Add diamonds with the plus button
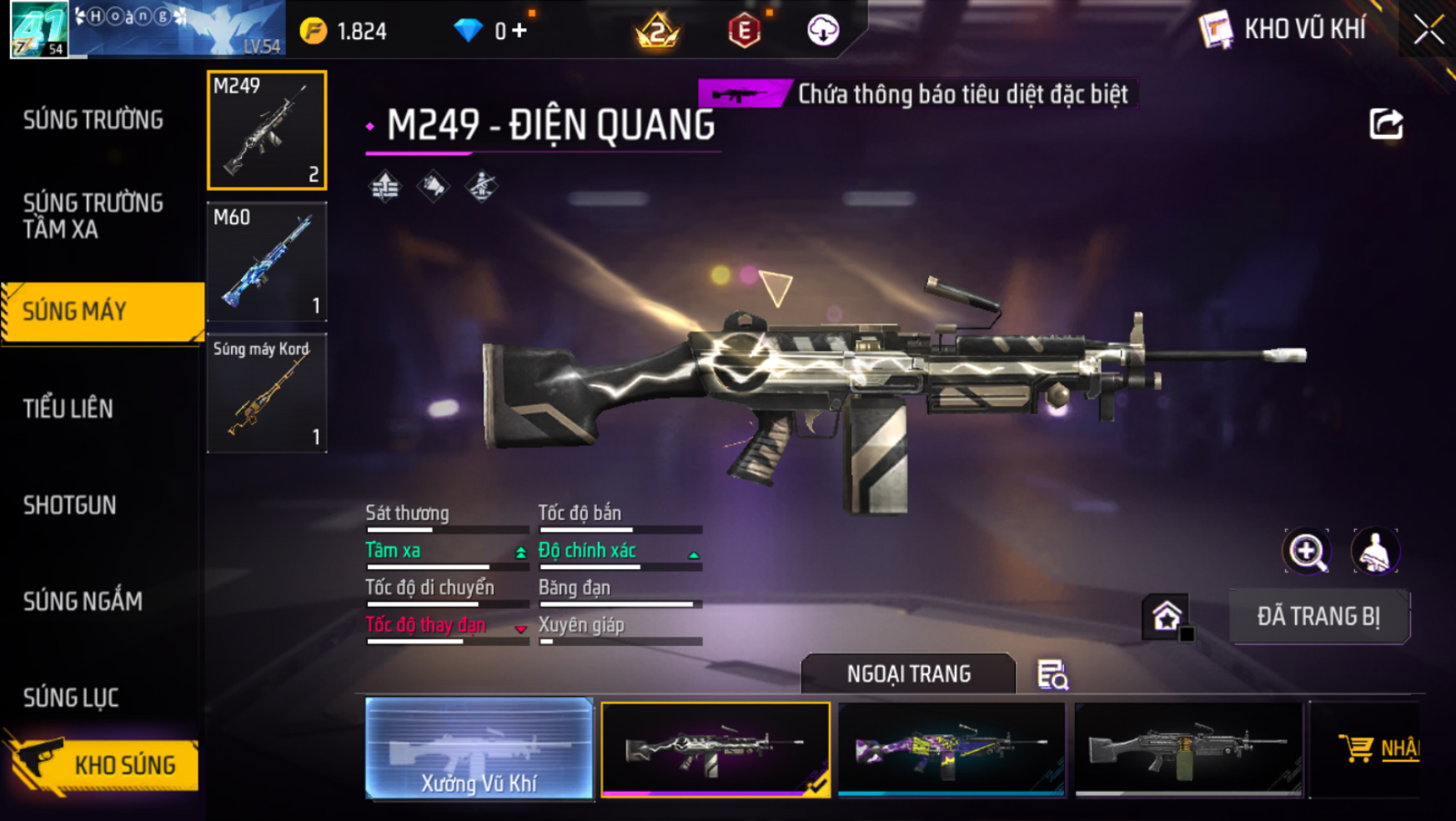 click(x=520, y=31)
